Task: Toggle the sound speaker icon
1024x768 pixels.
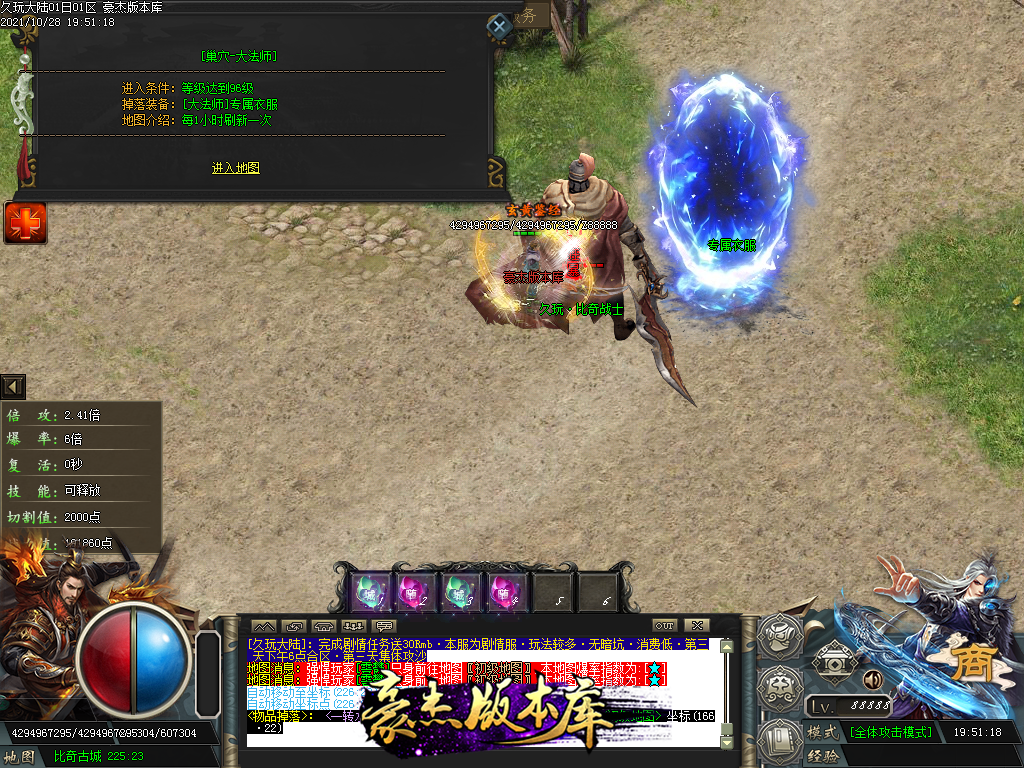Action: click(871, 680)
